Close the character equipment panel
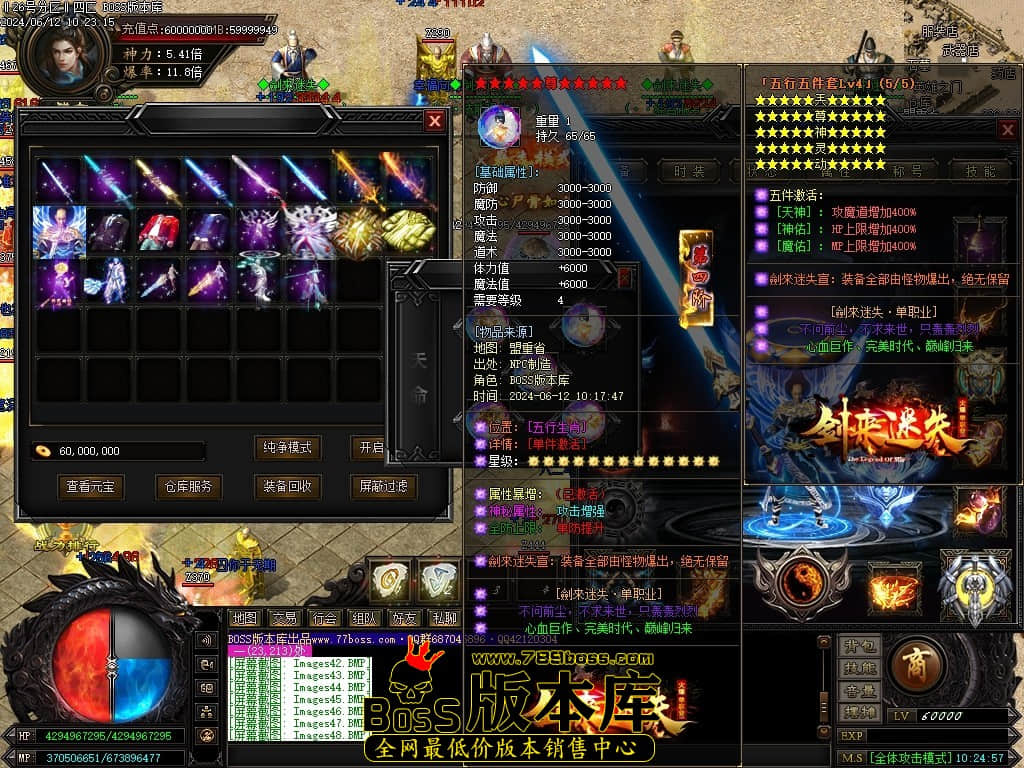The width and height of the screenshot is (1024, 768). point(1008,130)
